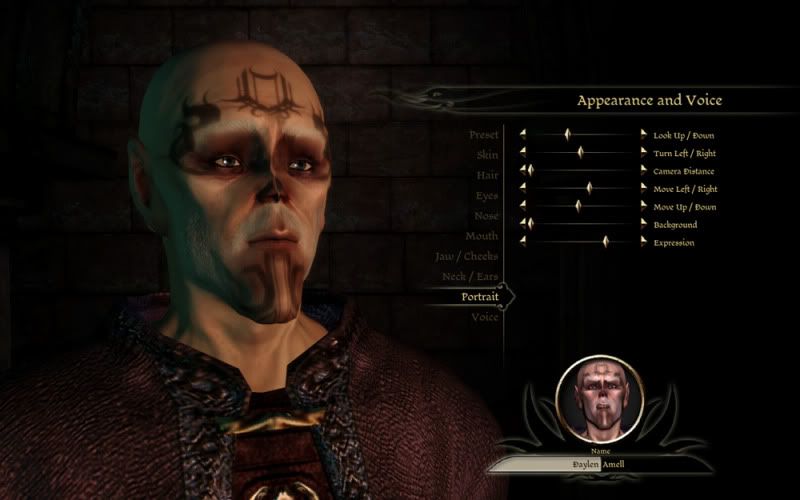This screenshot has height=500, width=800.
Task: Choose the Nose section
Action: (486, 216)
